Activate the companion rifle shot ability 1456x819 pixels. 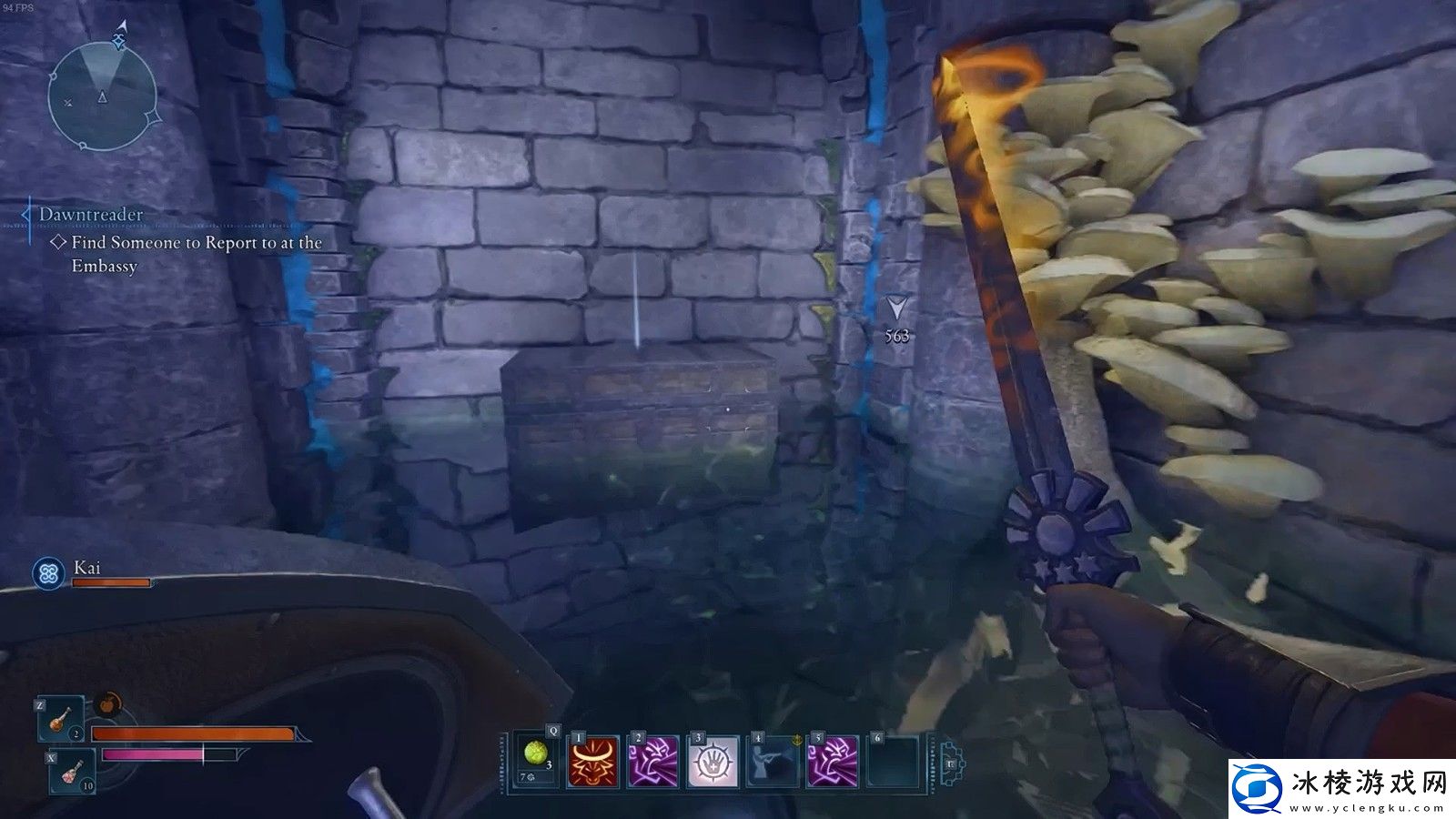coord(773,761)
